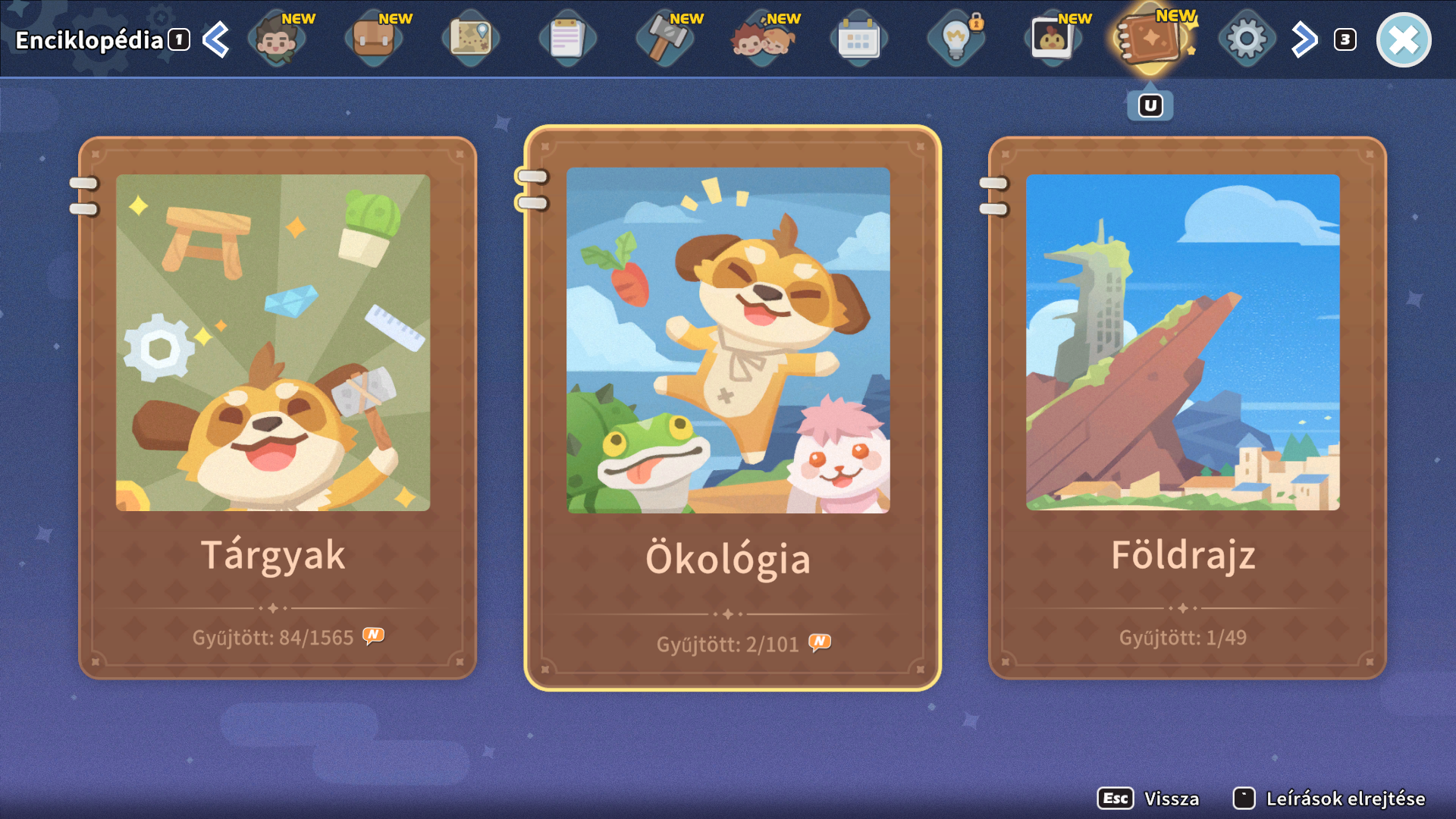This screenshot has height=819, width=1456.
Task: Close the encyclopedia with the X button
Action: click(x=1403, y=40)
